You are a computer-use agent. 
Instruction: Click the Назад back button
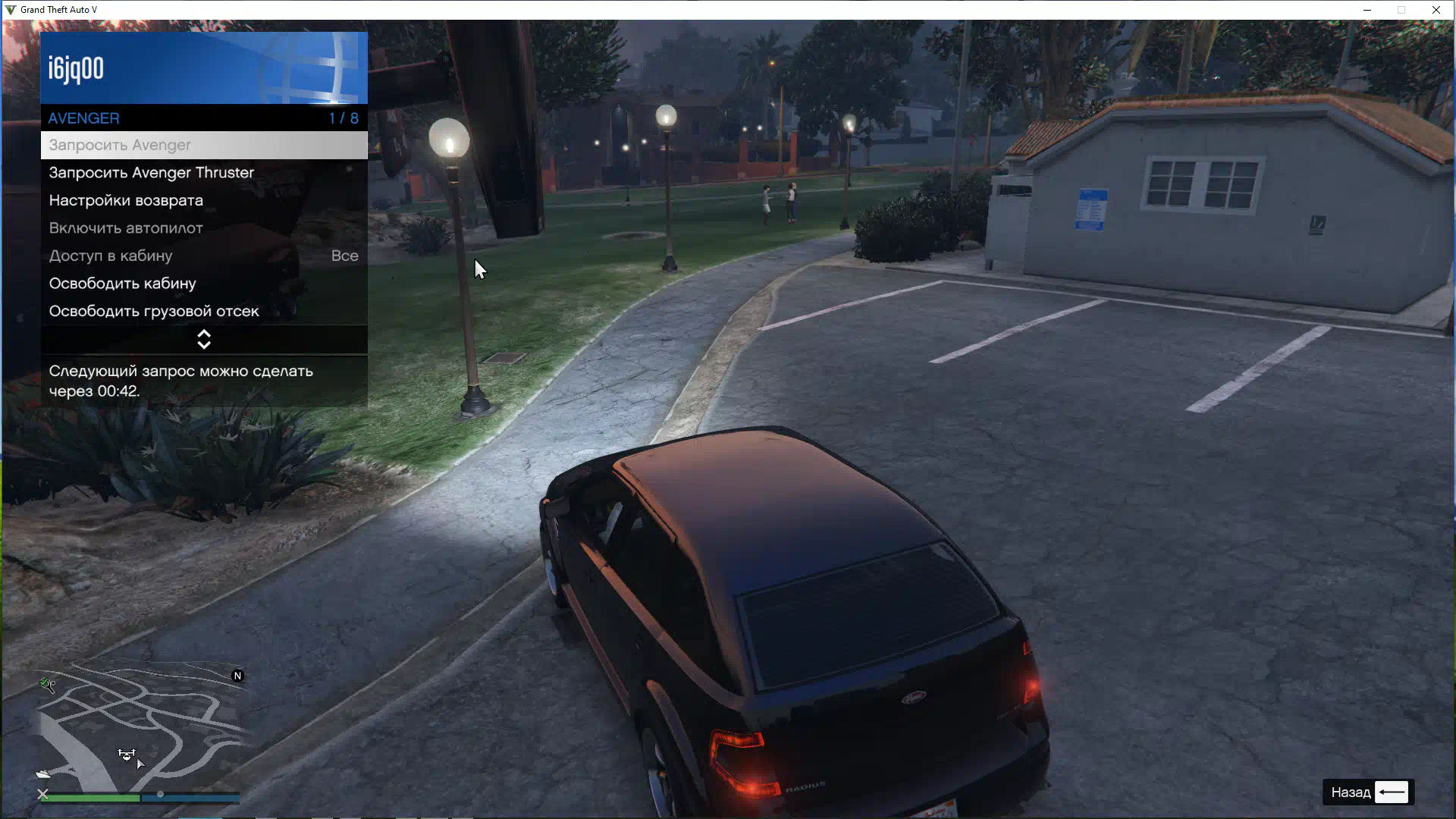pos(1369,792)
